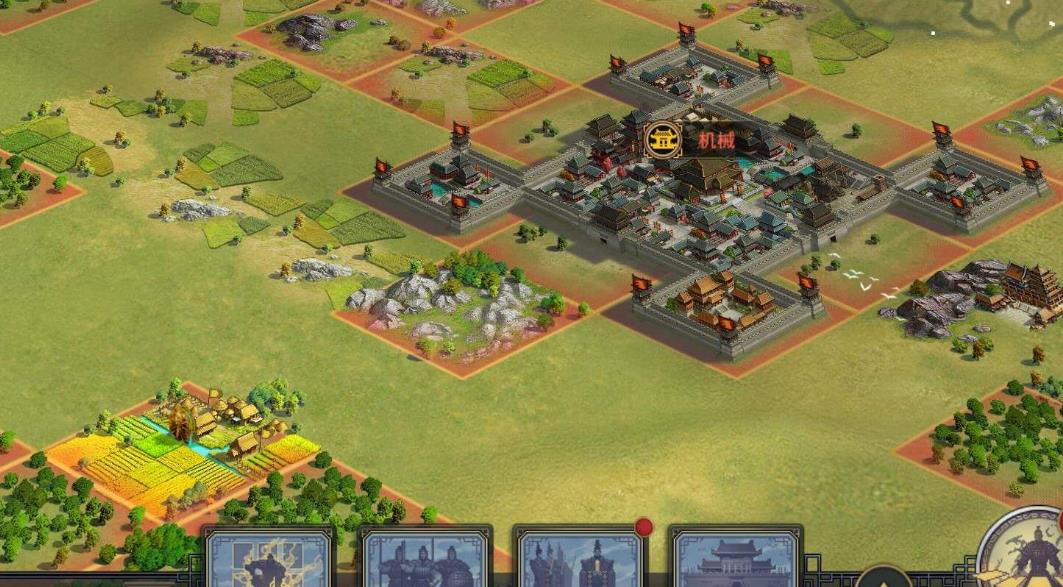Open the officials card with the red dot
This screenshot has width=1063, height=587.
pyautogui.click(x=580, y=560)
